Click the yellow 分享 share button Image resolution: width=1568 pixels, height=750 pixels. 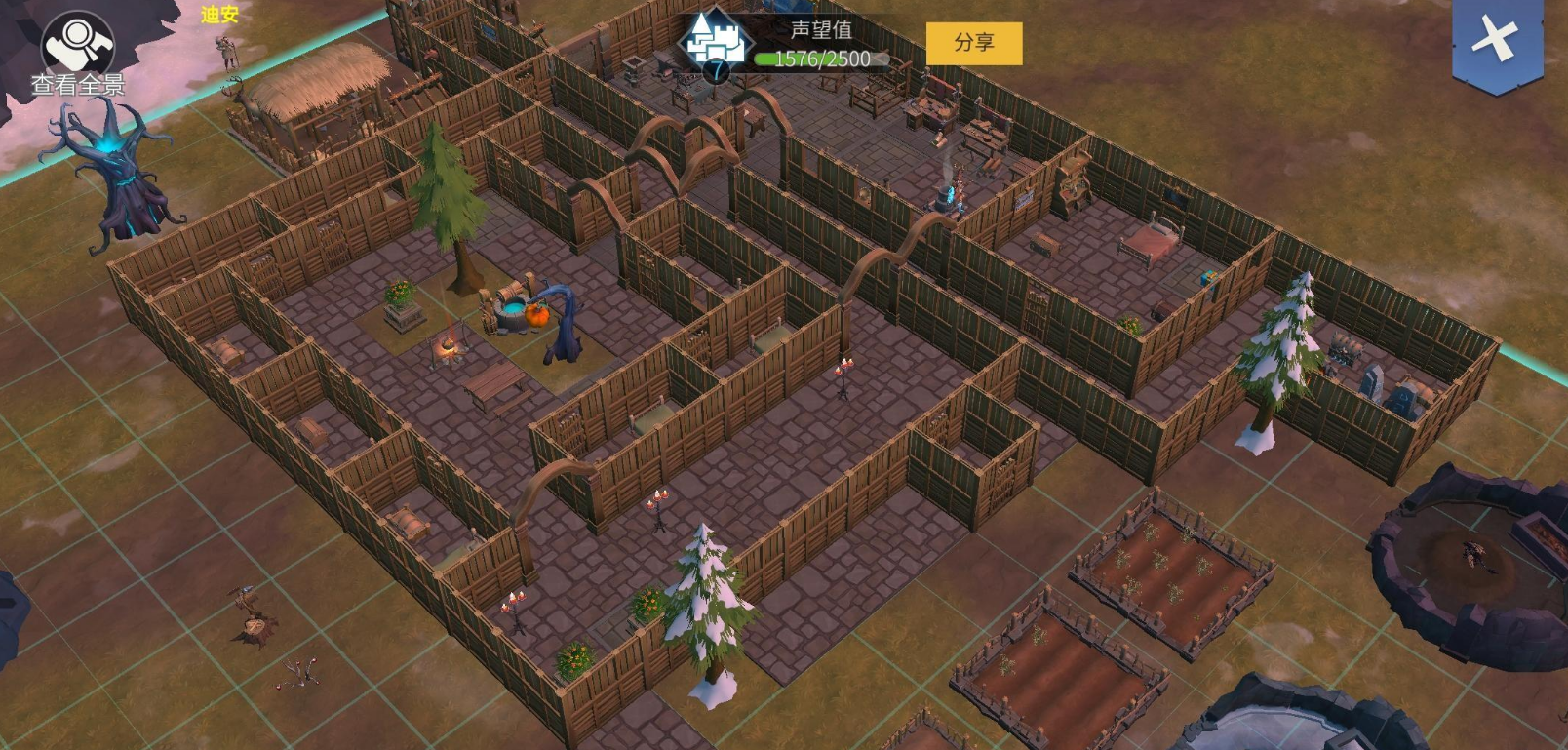973,43
